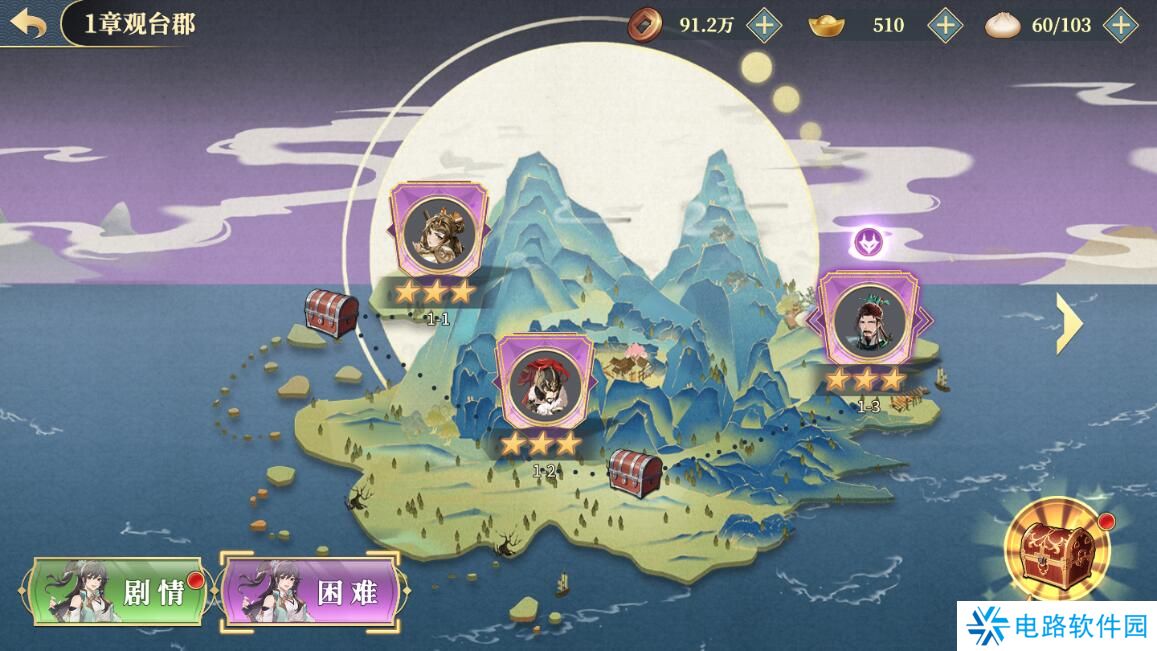Refill steamed bun stamina with the plus button
The width and height of the screenshot is (1157, 651).
[1121, 25]
